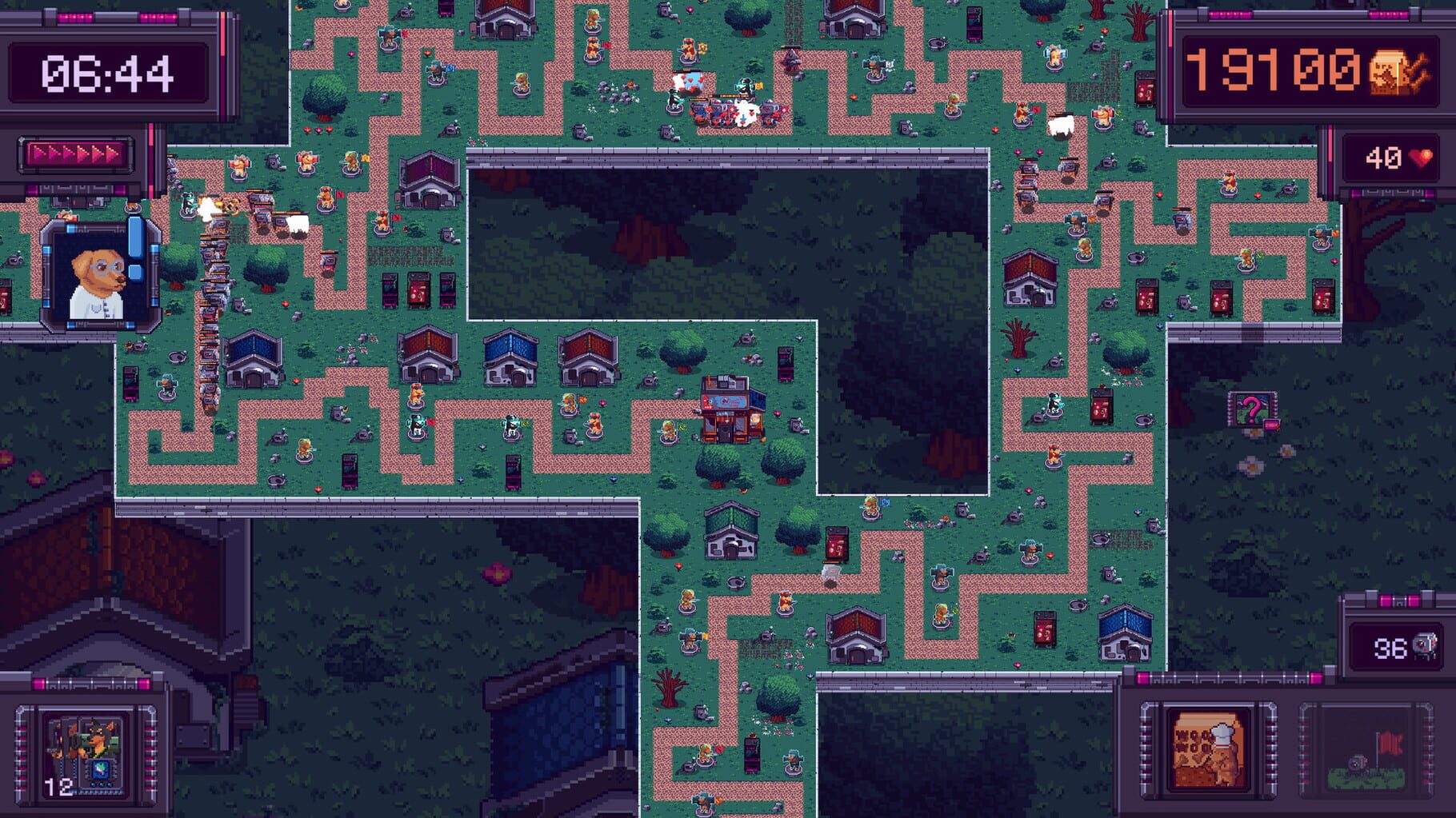Viewport: 1456px width, 818px height.
Task: Toggle the blue switch beside the dog portrait
Action: (134, 236)
